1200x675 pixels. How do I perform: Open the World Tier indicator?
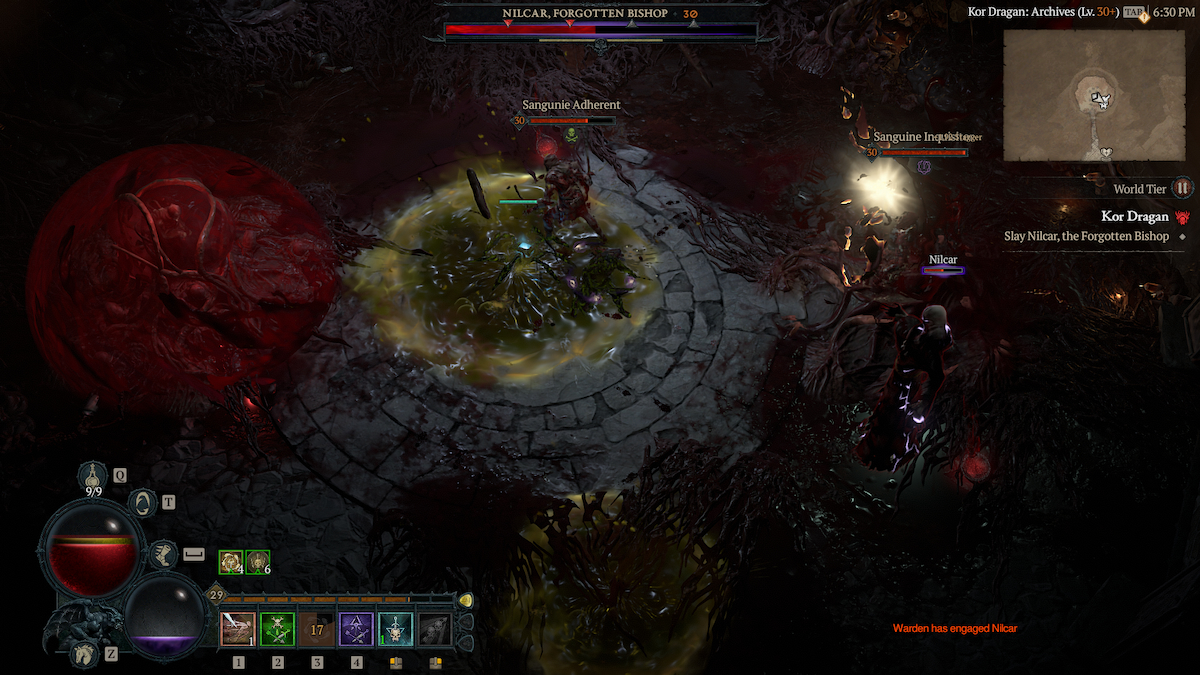click(x=1183, y=188)
